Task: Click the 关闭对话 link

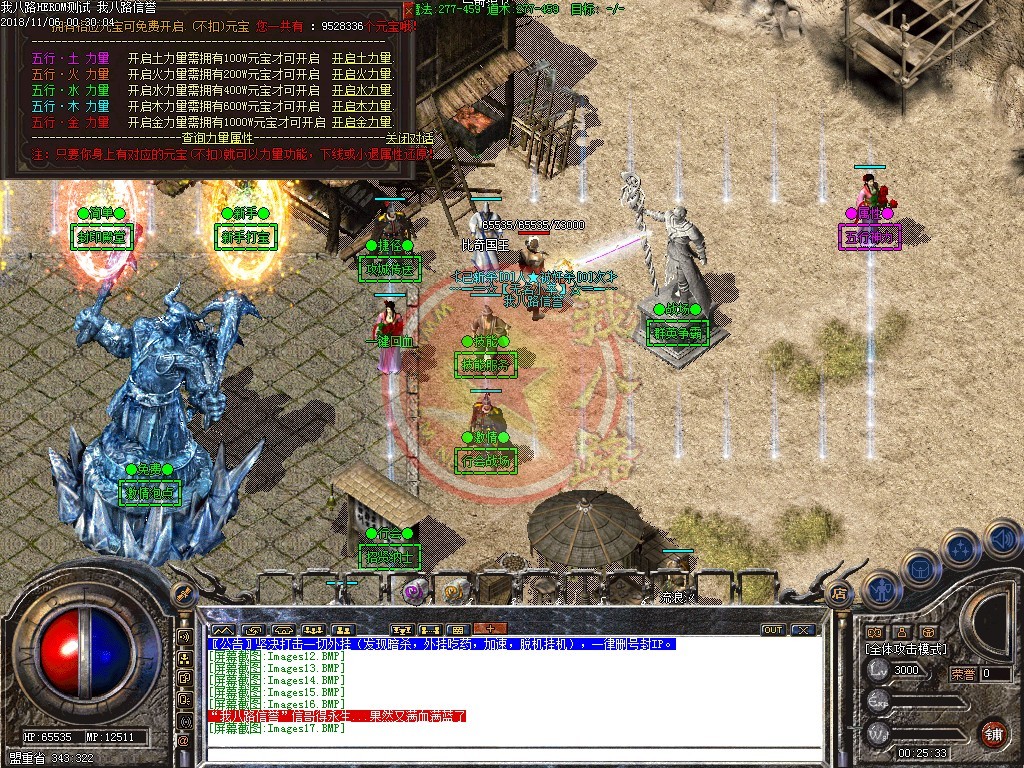Action: 409,138
